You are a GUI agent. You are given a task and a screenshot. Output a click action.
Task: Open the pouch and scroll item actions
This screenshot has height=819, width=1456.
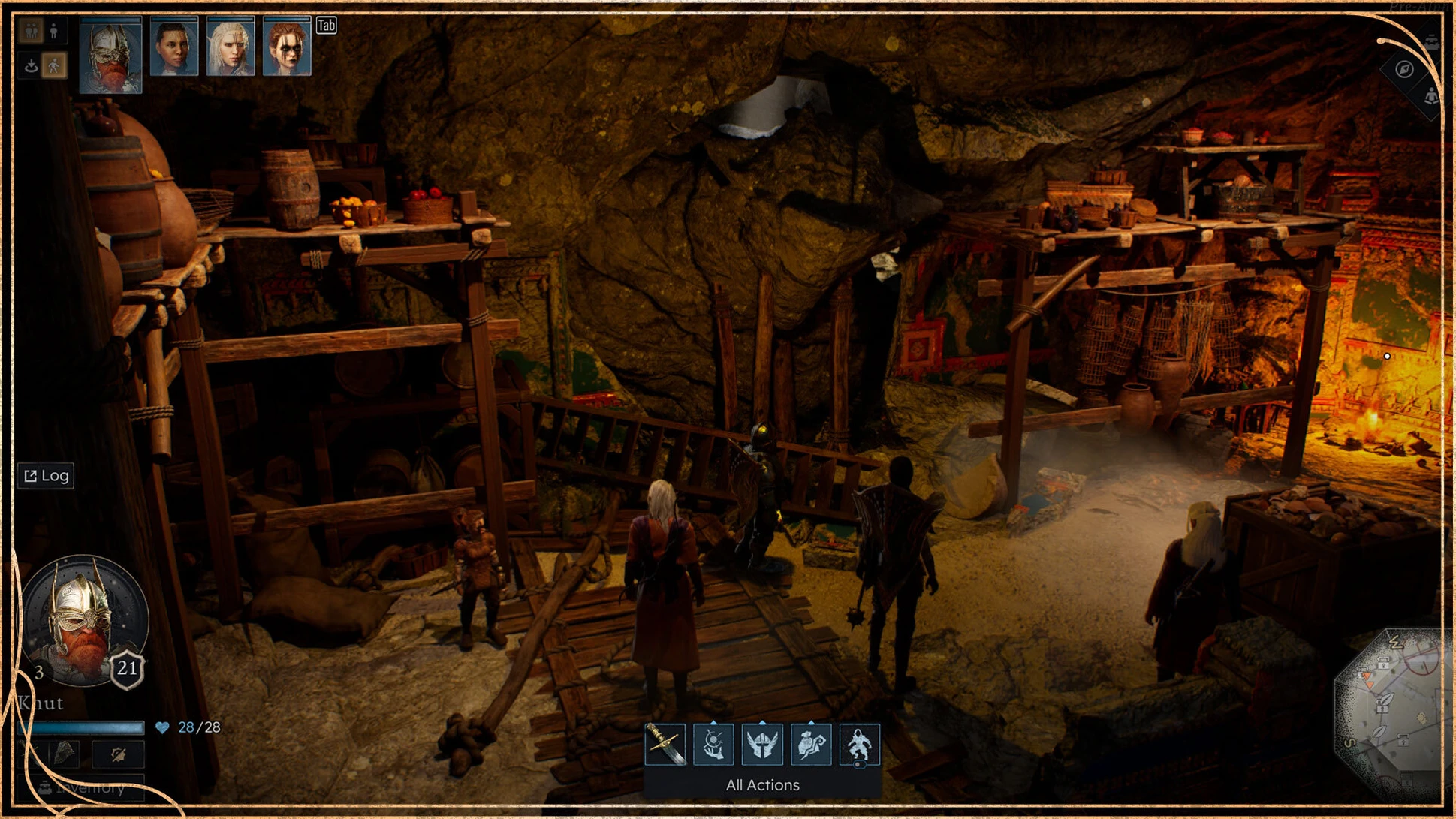(811, 744)
